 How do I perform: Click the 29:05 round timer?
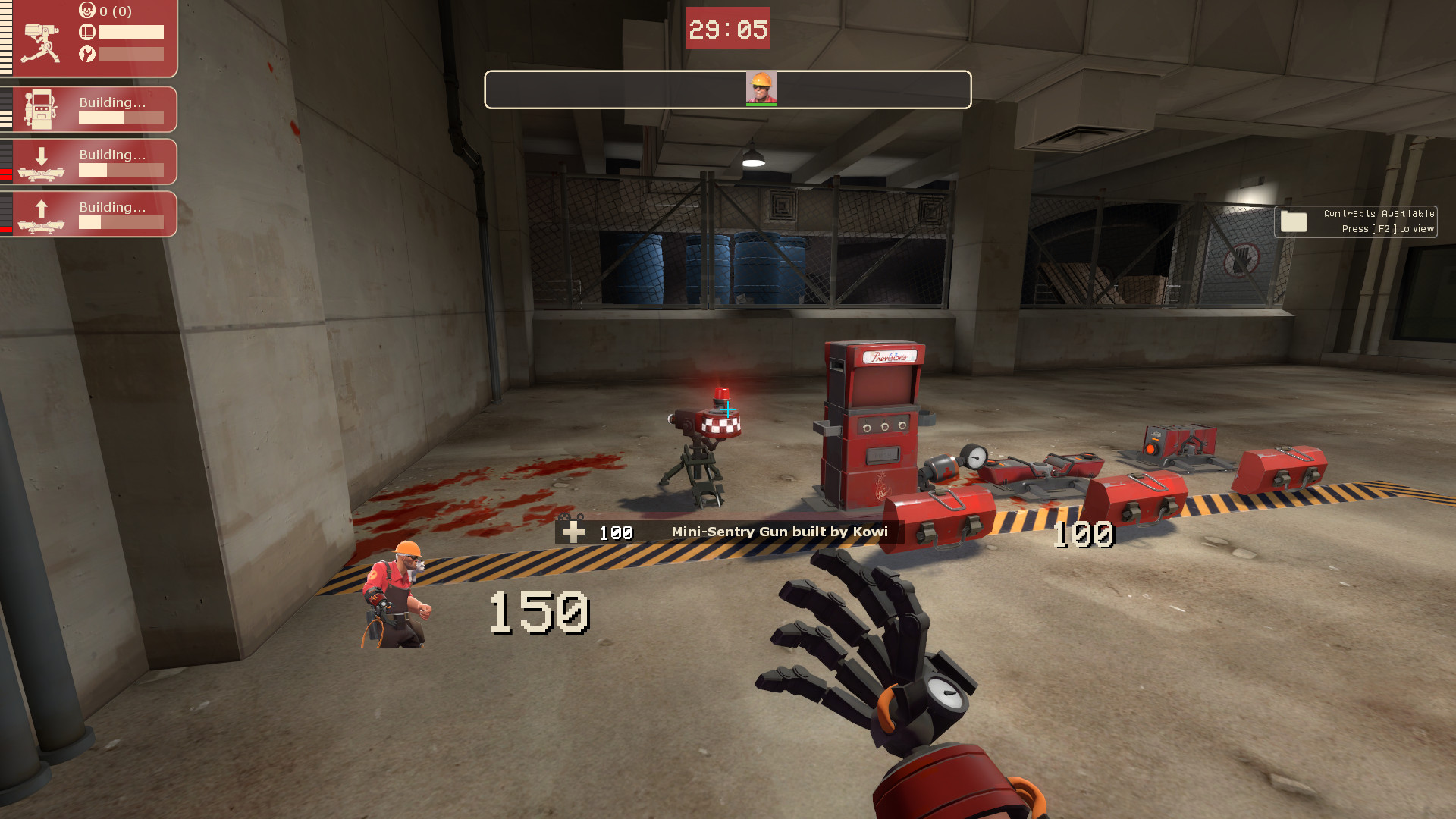click(726, 29)
